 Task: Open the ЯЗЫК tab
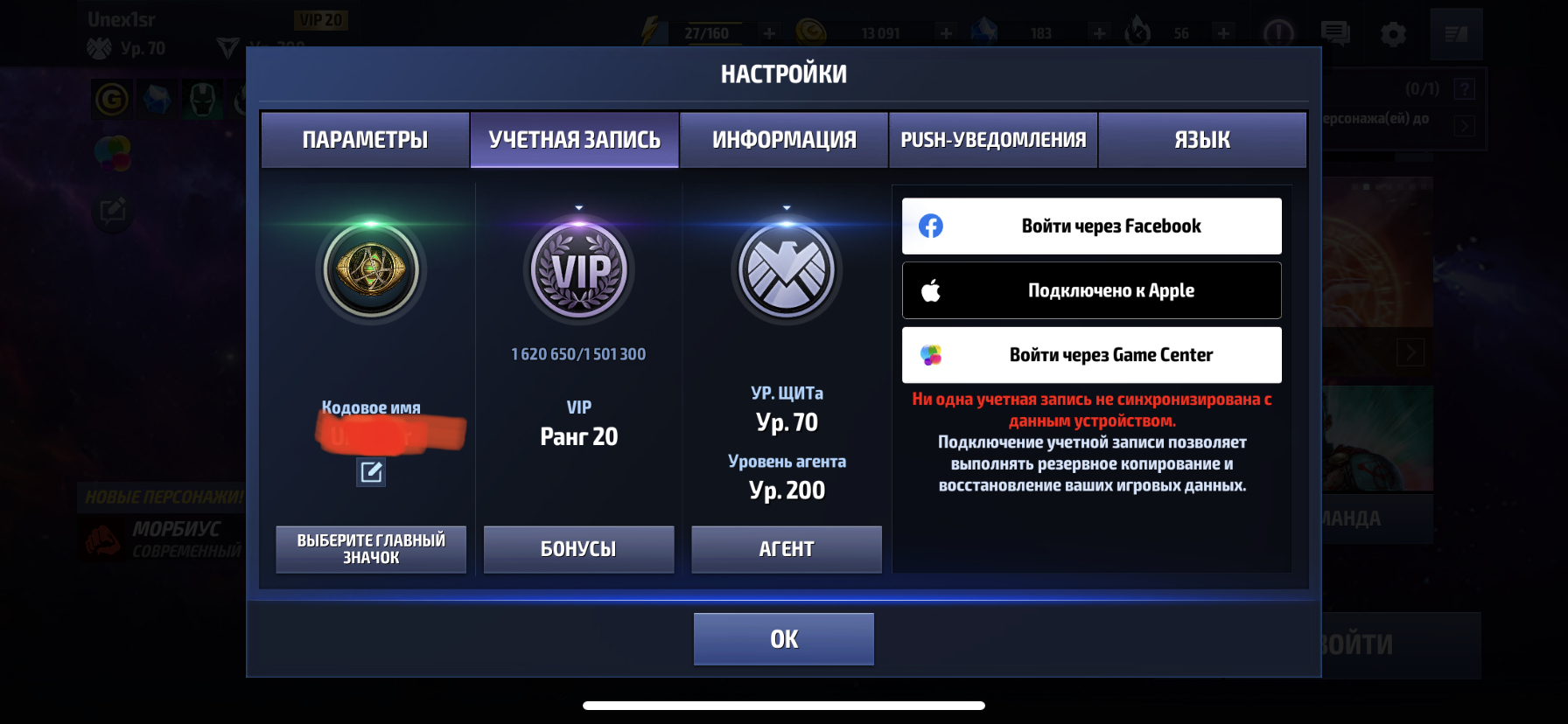click(1202, 138)
